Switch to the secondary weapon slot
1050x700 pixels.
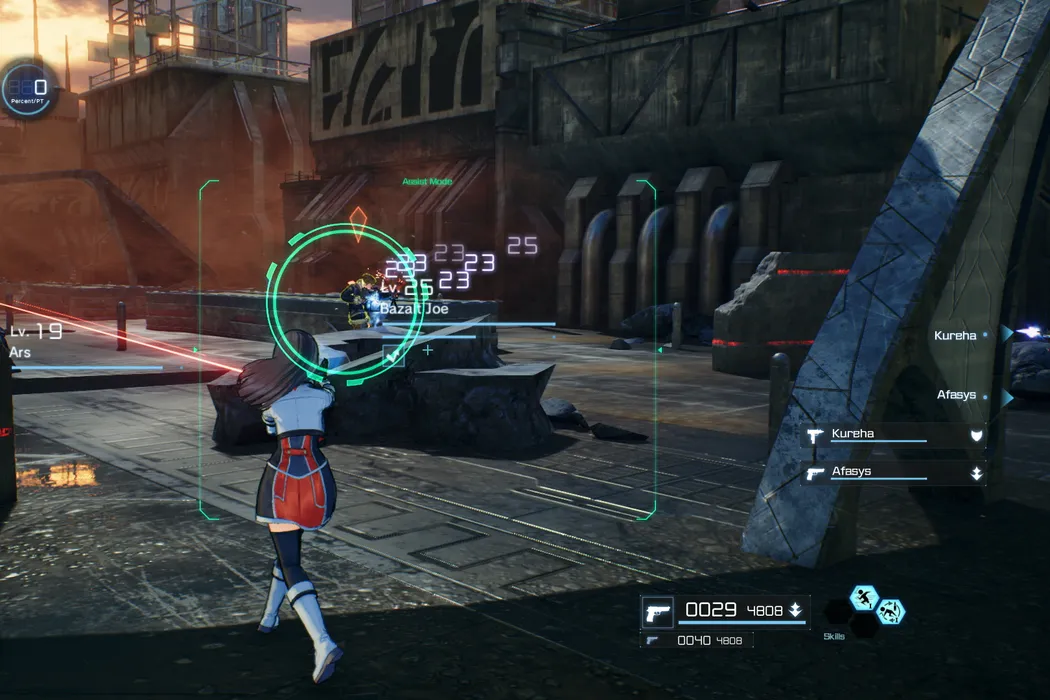tap(697, 640)
